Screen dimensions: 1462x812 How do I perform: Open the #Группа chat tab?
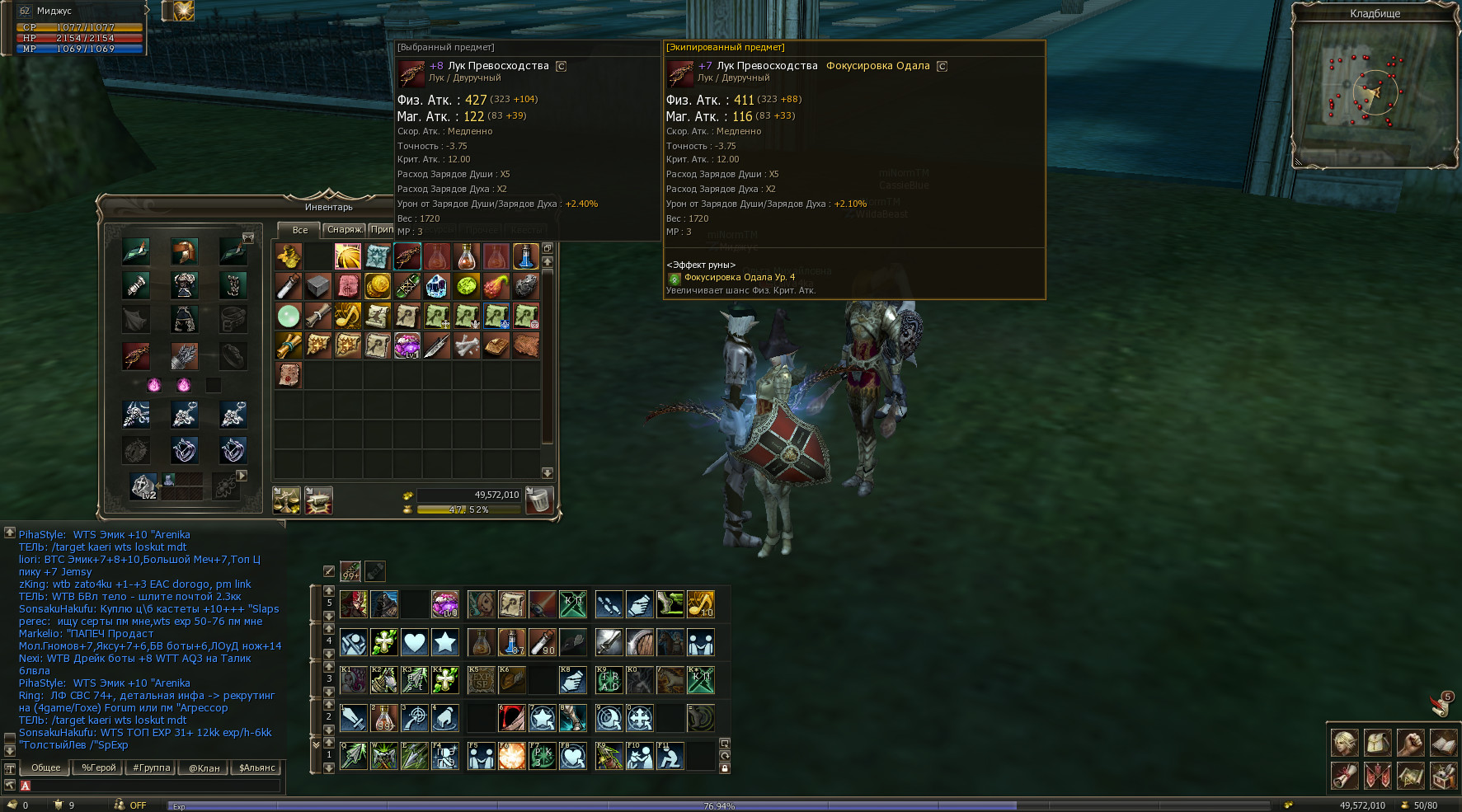(x=152, y=767)
